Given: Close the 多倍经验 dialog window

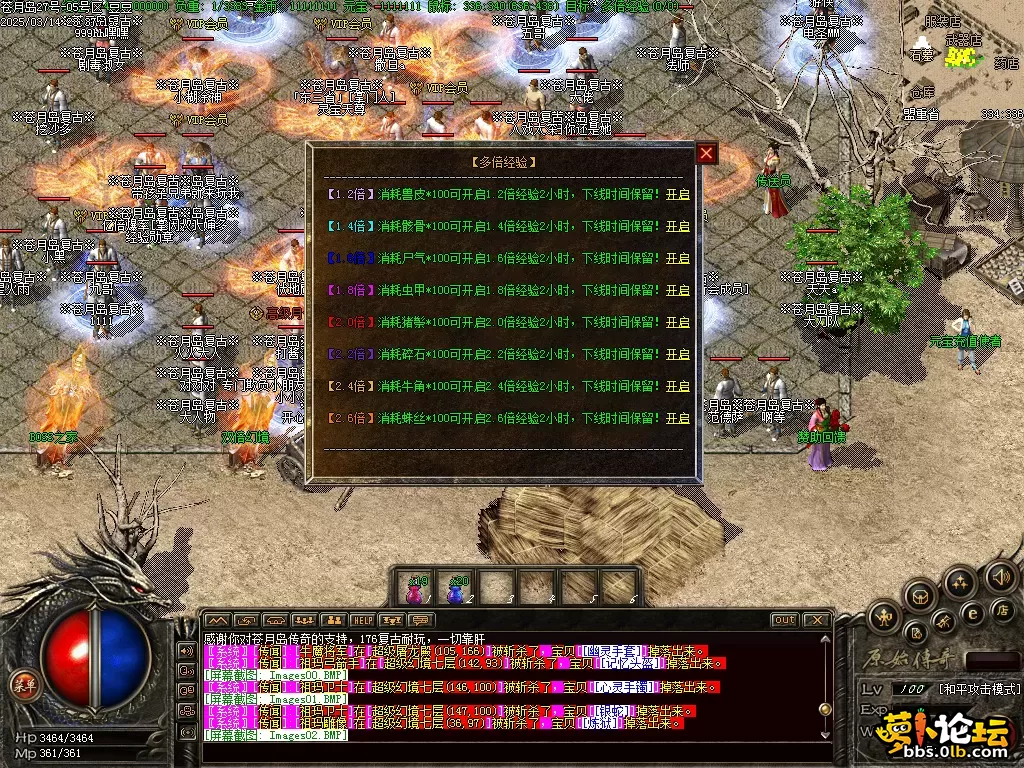Looking at the screenshot, I should [707, 153].
